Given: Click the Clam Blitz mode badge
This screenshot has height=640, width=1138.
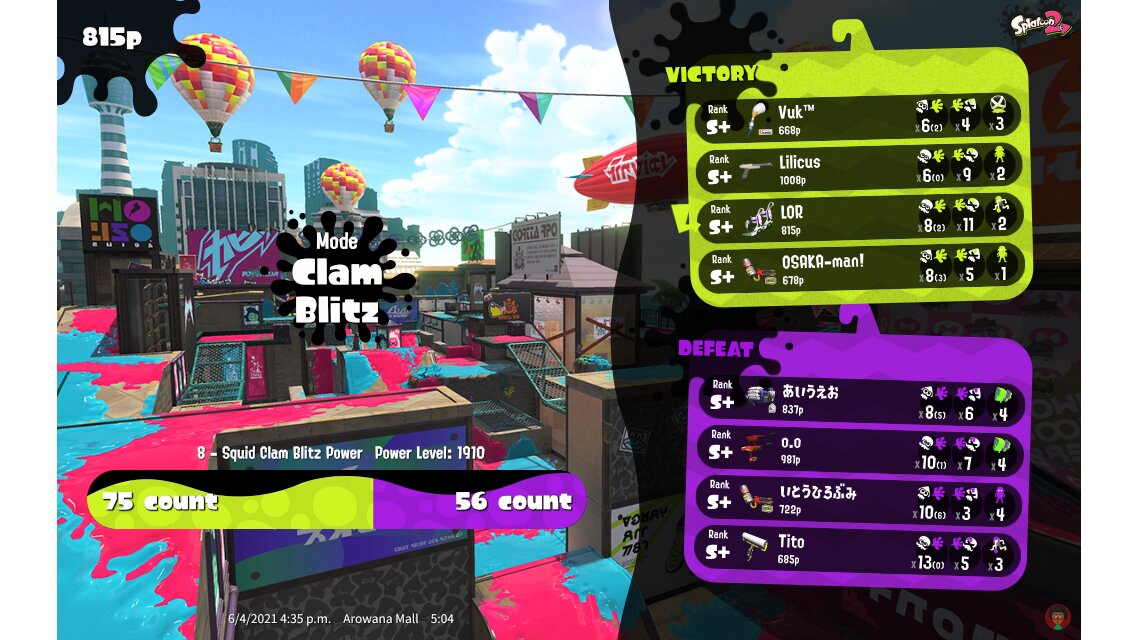Looking at the screenshot, I should (x=337, y=275).
